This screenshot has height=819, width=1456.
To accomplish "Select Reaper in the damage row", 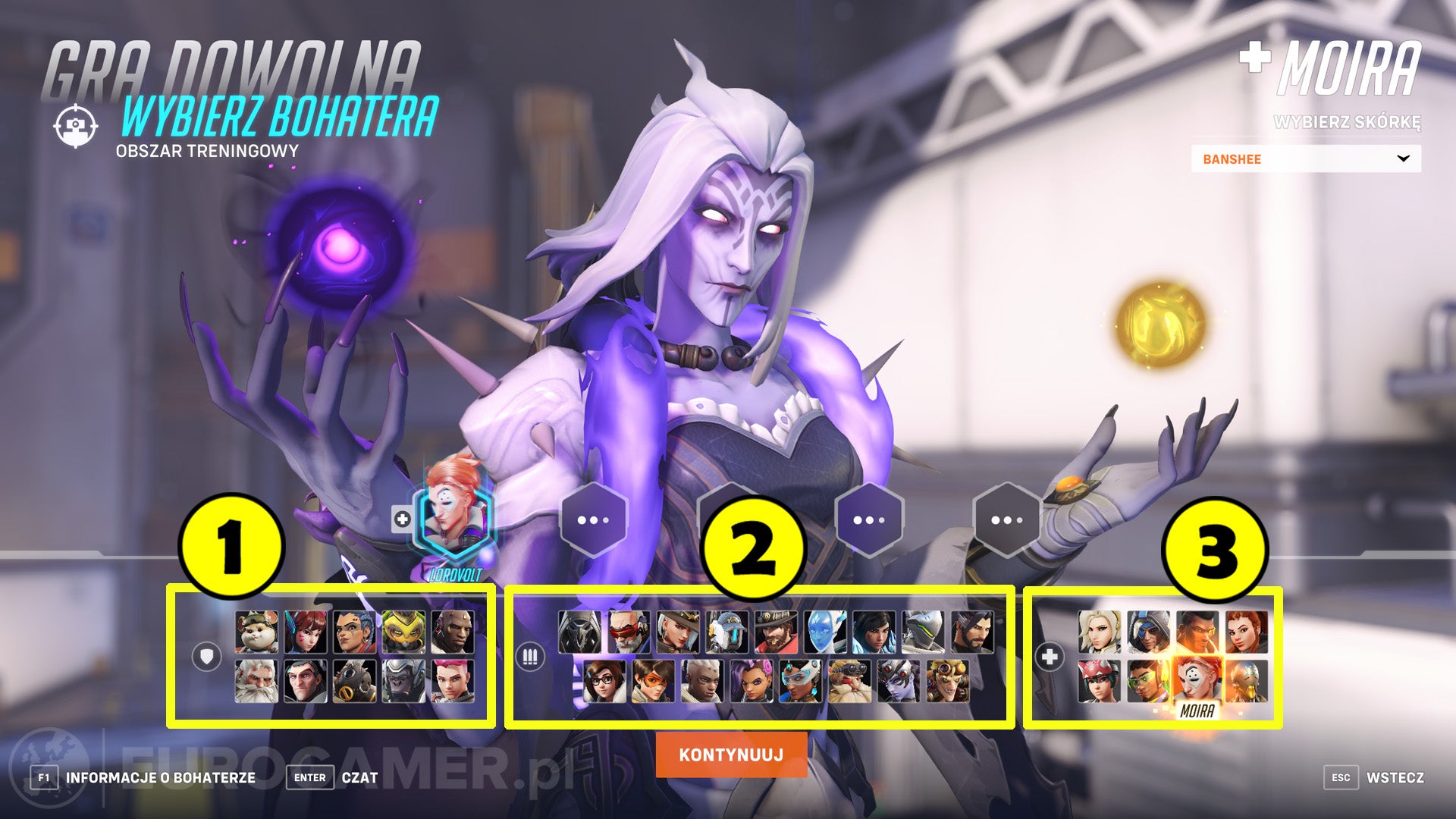I will [579, 632].
